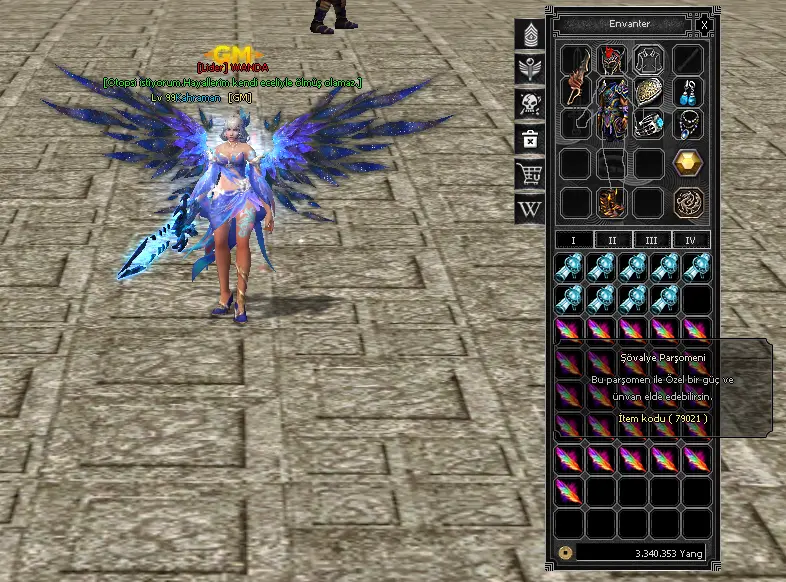The image size is (786, 582).
Task: Click the rank chevron side button
Action: click(529, 36)
